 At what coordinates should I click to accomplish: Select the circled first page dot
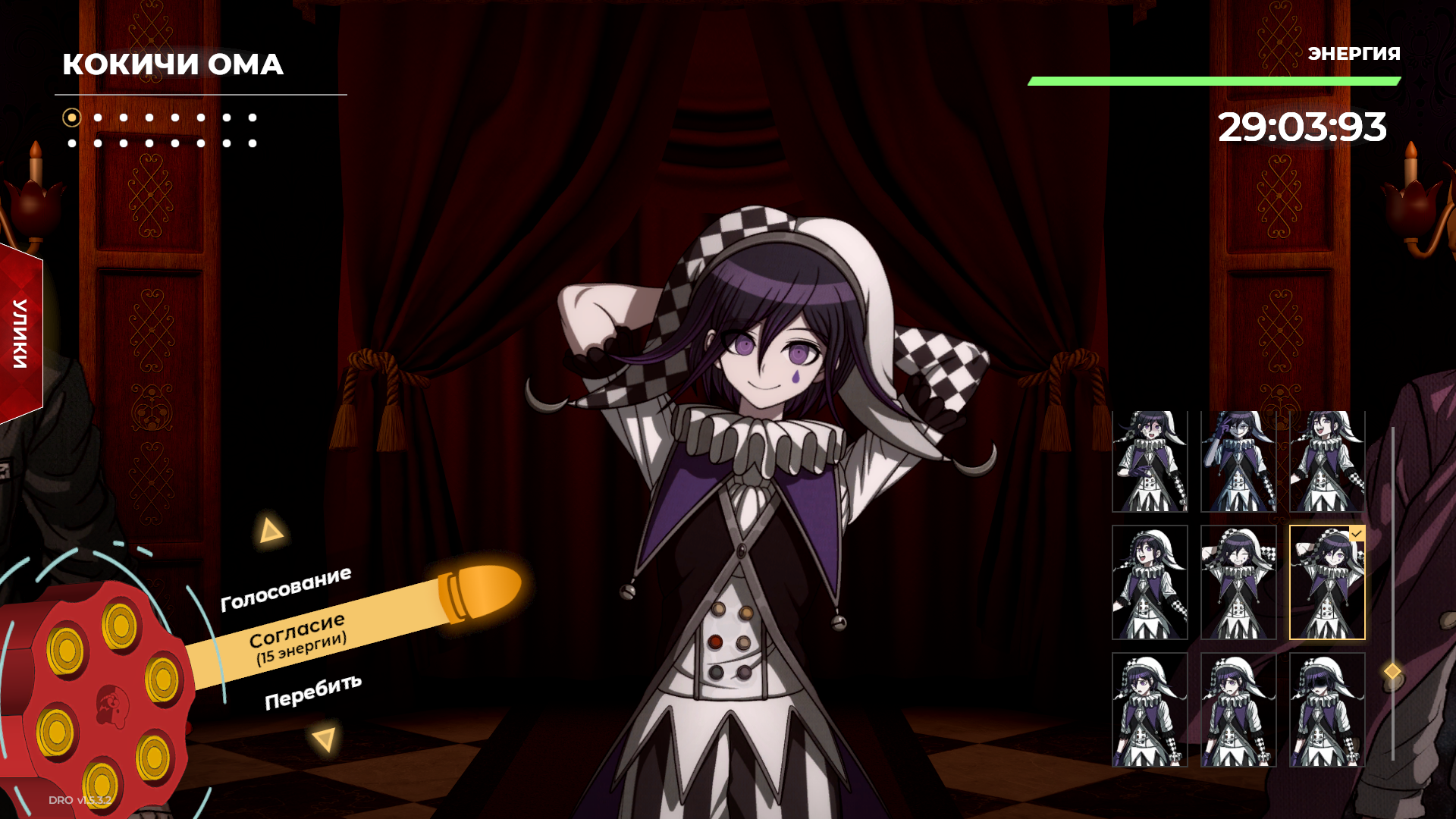coord(72,118)
